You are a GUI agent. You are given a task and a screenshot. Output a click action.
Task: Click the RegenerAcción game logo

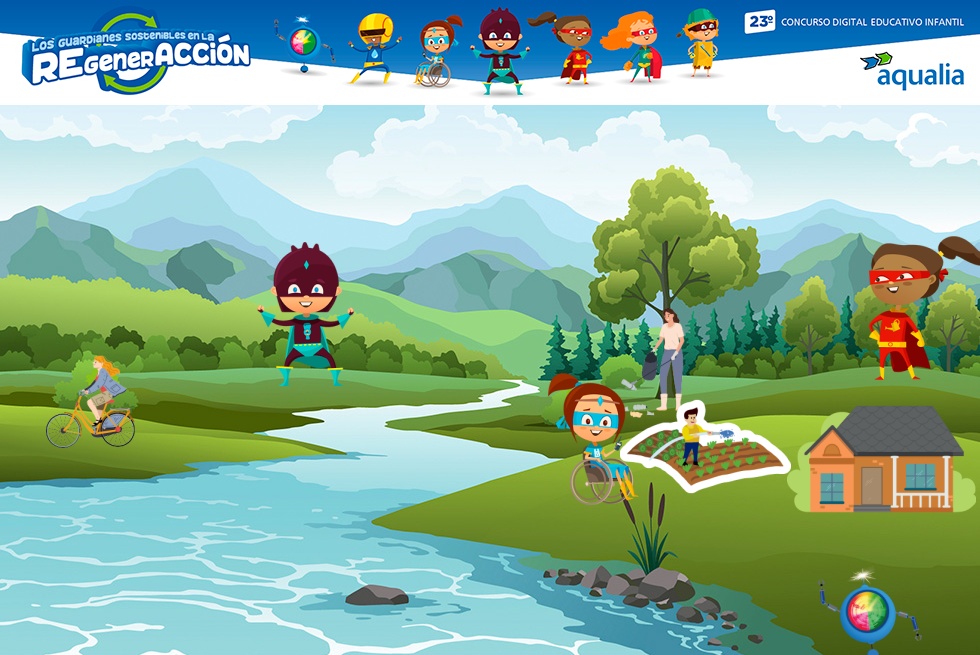coord(136,54)
